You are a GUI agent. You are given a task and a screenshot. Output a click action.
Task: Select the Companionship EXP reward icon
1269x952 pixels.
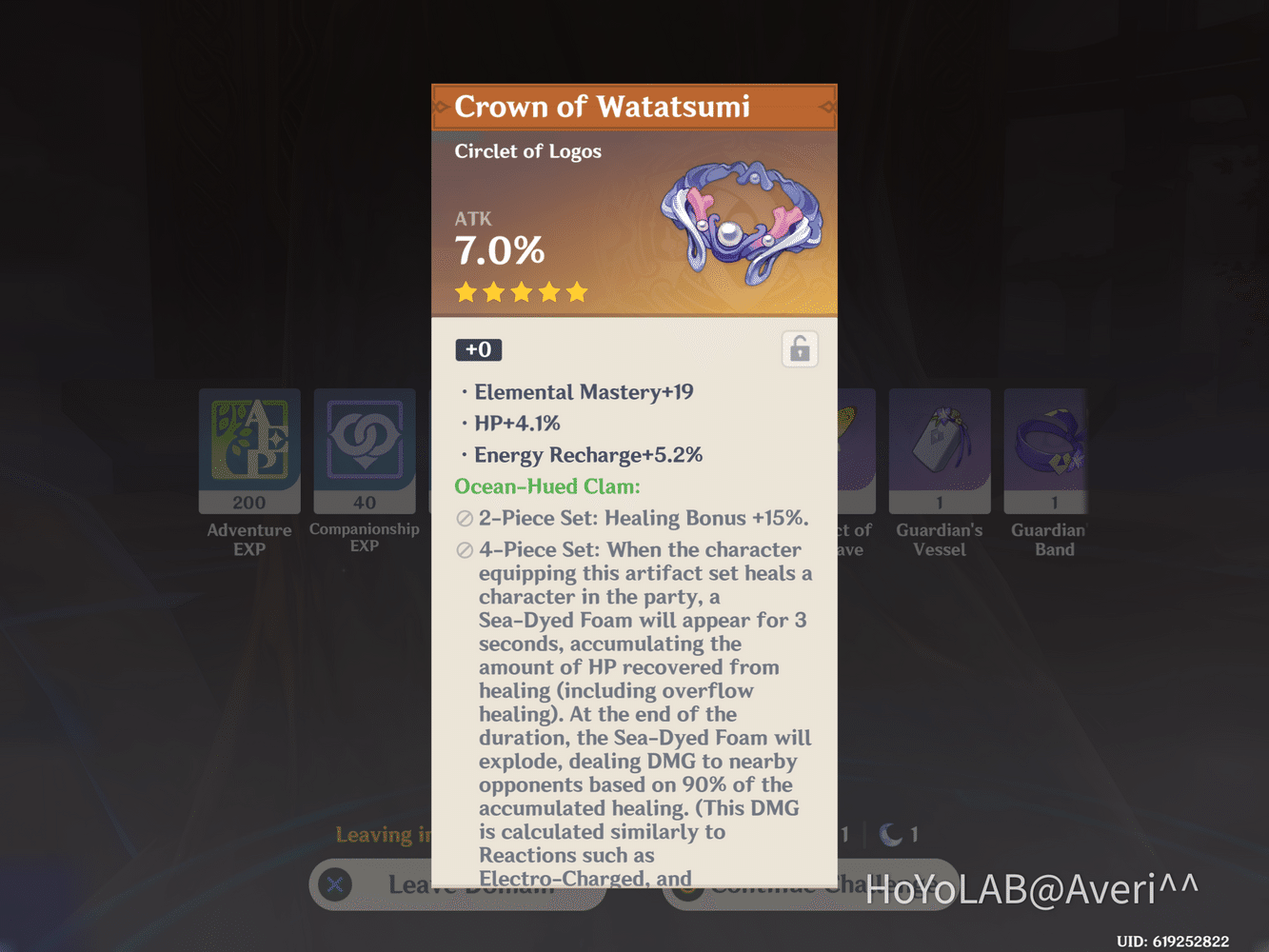(x=365, y=449)
